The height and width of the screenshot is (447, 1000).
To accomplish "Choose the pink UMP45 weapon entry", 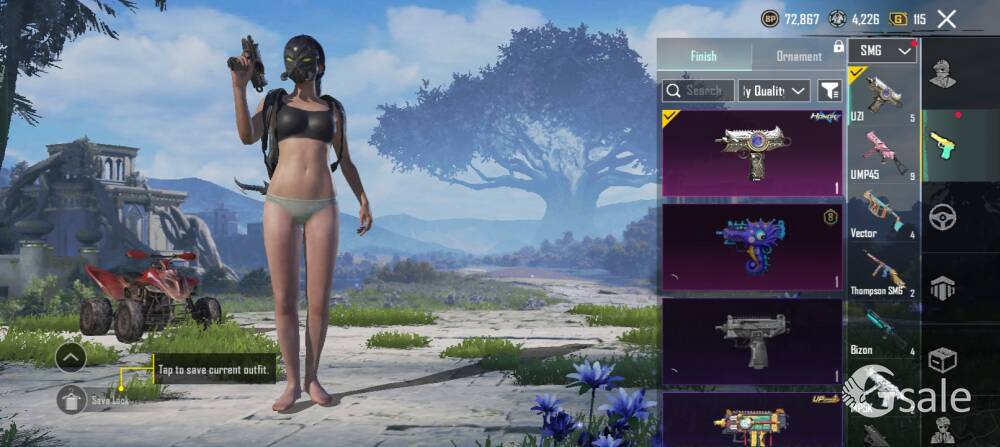I will click(883, 155).
